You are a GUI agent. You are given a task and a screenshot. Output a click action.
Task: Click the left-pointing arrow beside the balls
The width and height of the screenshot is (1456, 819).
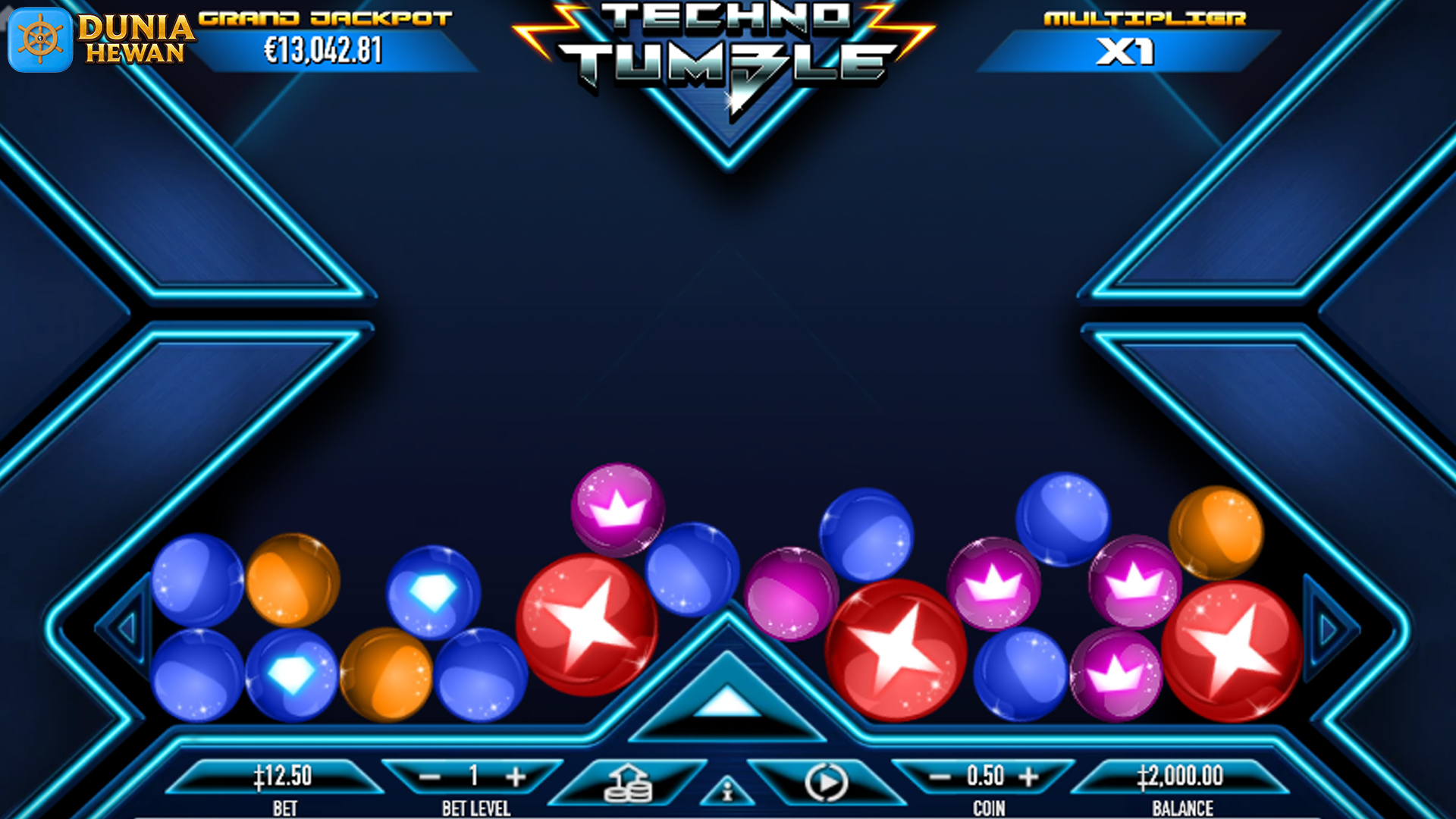pyautogui.click(x=127, y=627)
